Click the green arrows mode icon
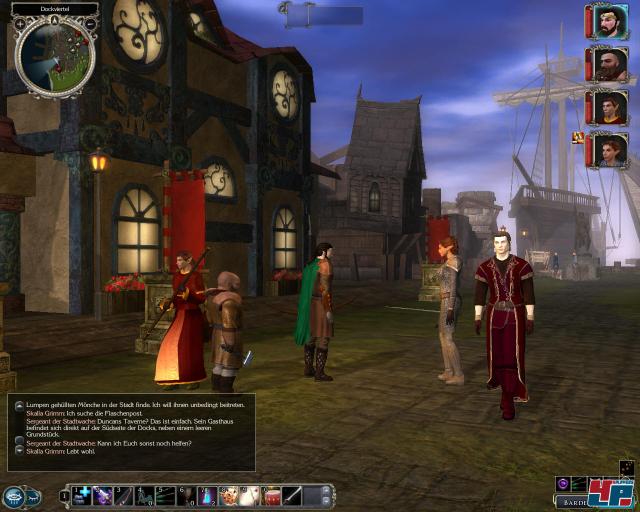 tap(580, 484)
